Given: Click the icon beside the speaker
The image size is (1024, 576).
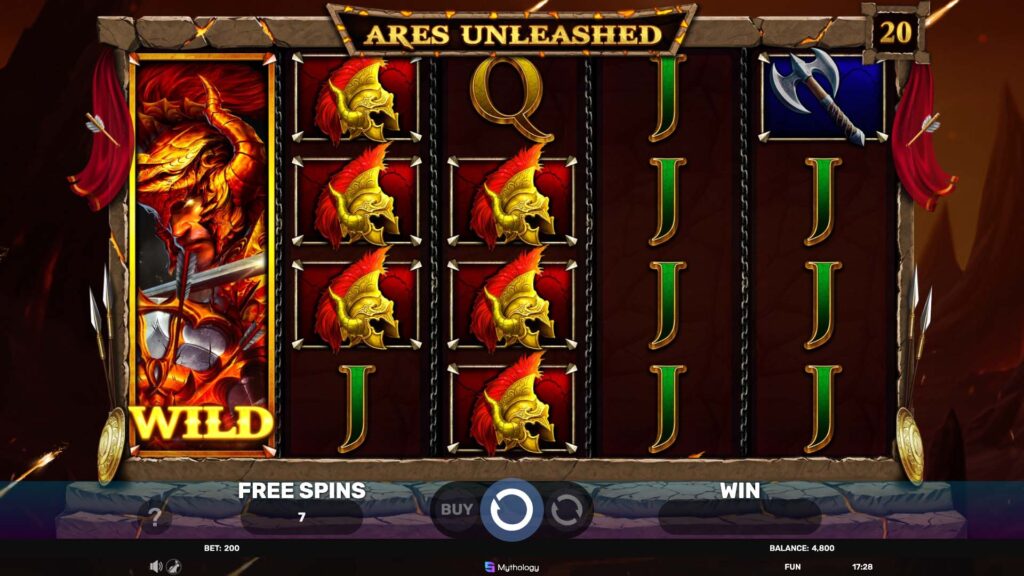Looking at the screenshot, I should point(172,566).
